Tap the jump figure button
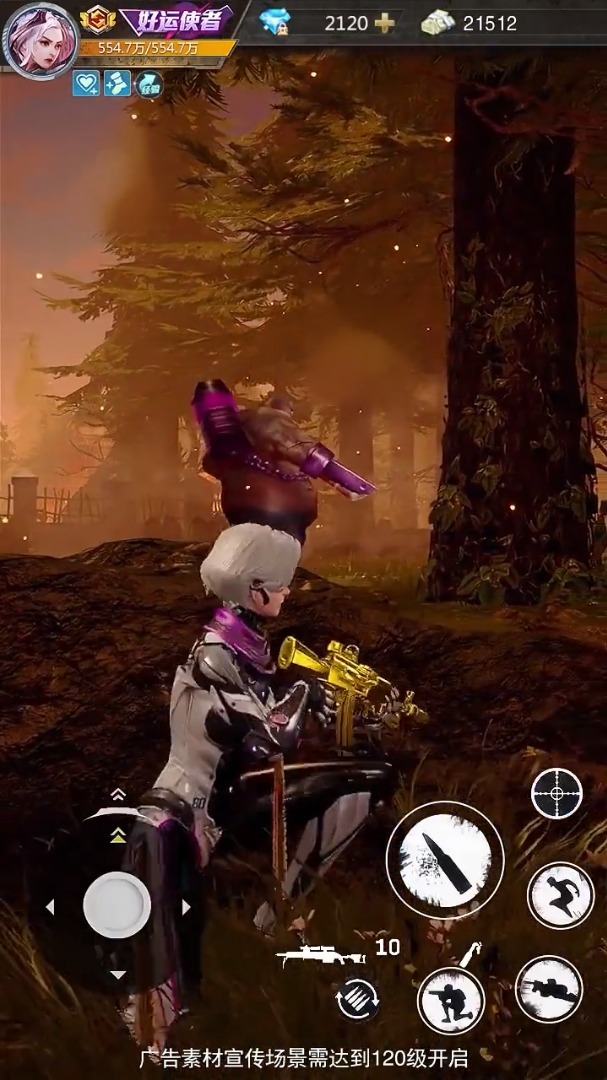This screenshot has width=607, height=1080. pos(560,894)
